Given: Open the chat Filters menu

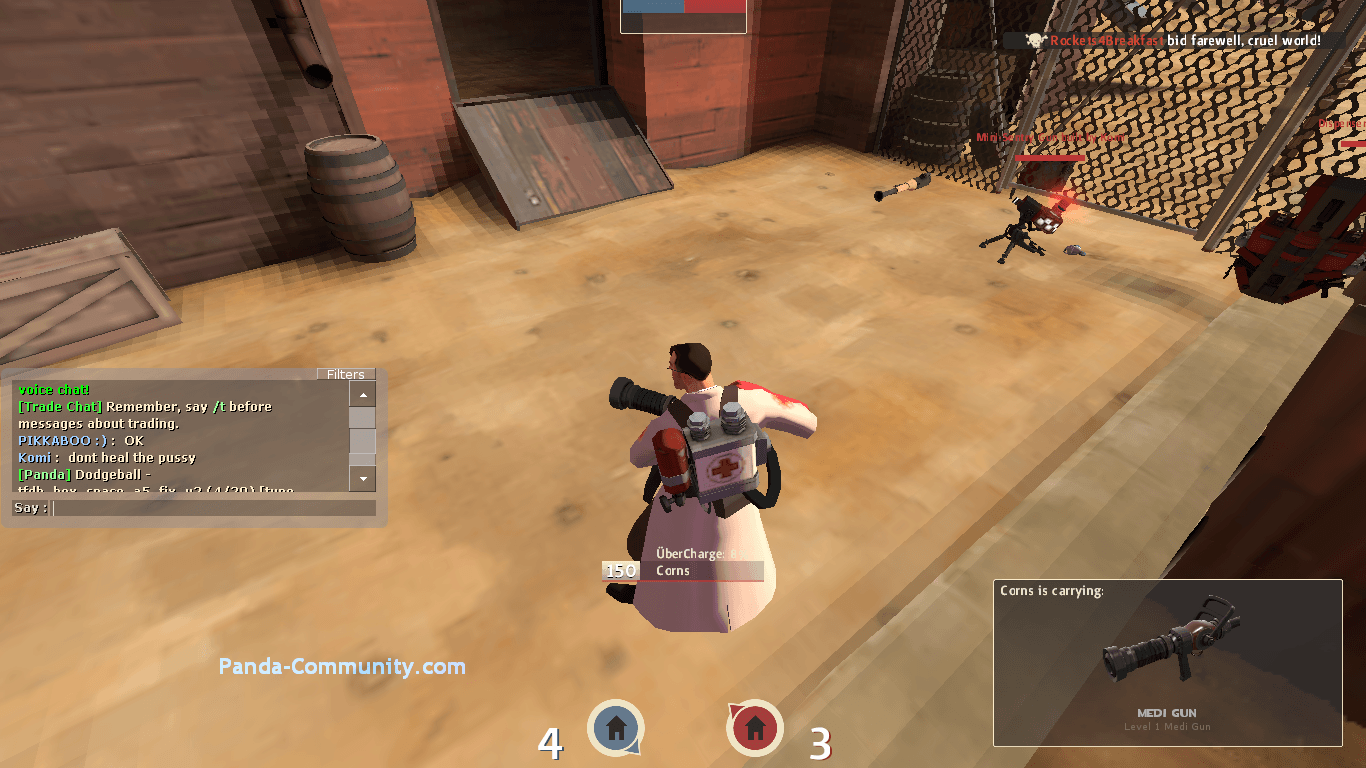Looking at the screenshot, I should point(346,374).
